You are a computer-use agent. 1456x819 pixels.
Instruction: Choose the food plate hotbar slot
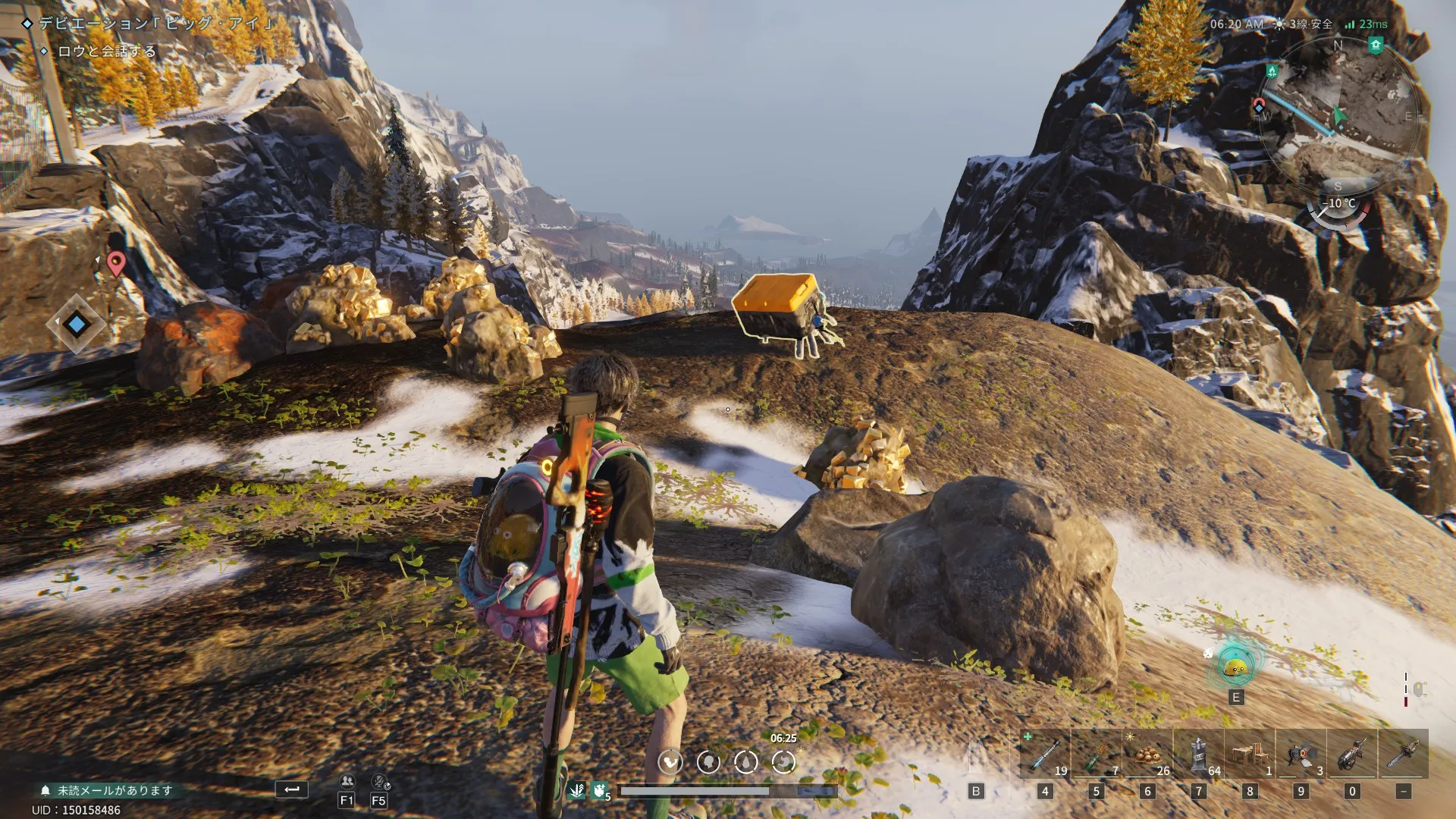click(1147, 754)
